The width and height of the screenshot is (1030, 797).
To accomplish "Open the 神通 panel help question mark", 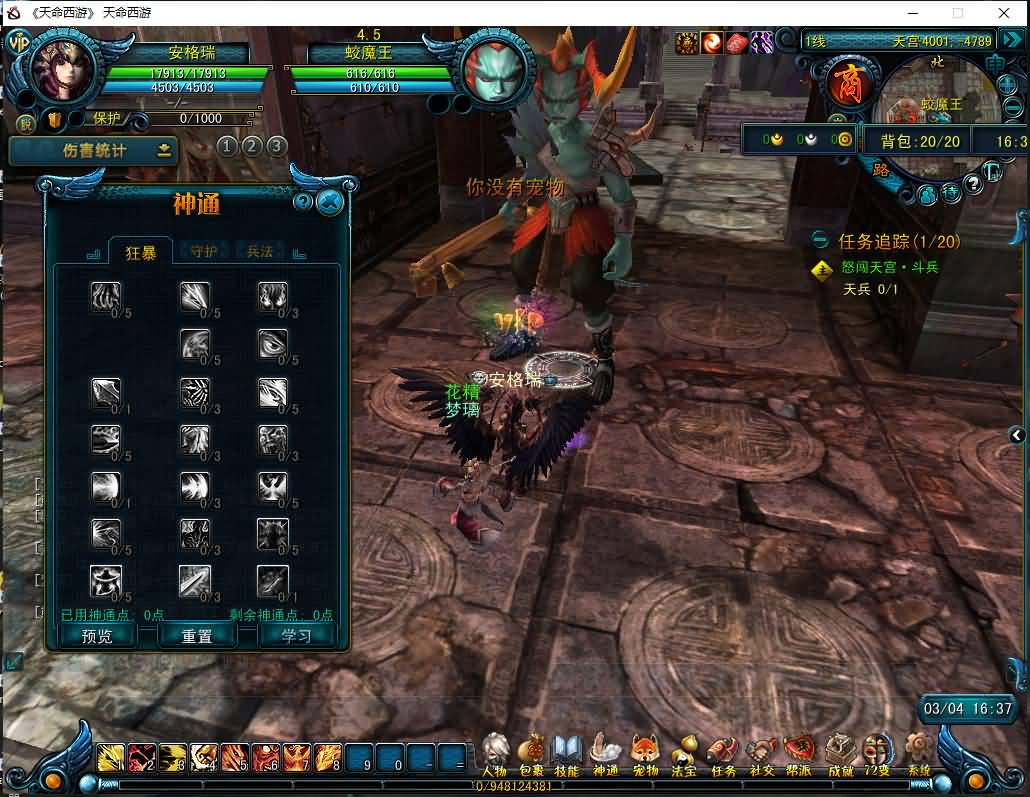I will [303, 203].
